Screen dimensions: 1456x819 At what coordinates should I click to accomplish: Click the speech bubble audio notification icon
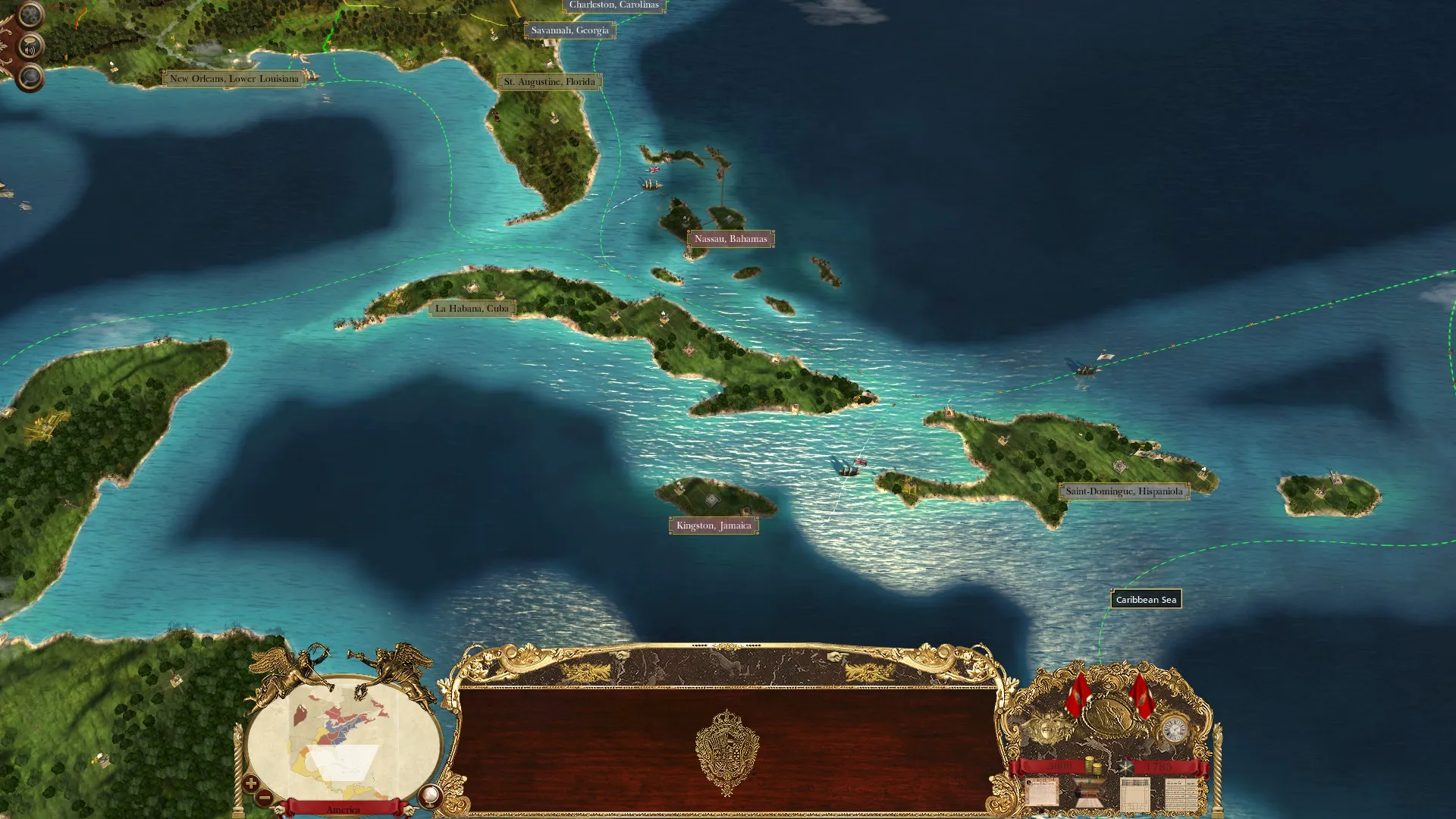pos(30,45)
